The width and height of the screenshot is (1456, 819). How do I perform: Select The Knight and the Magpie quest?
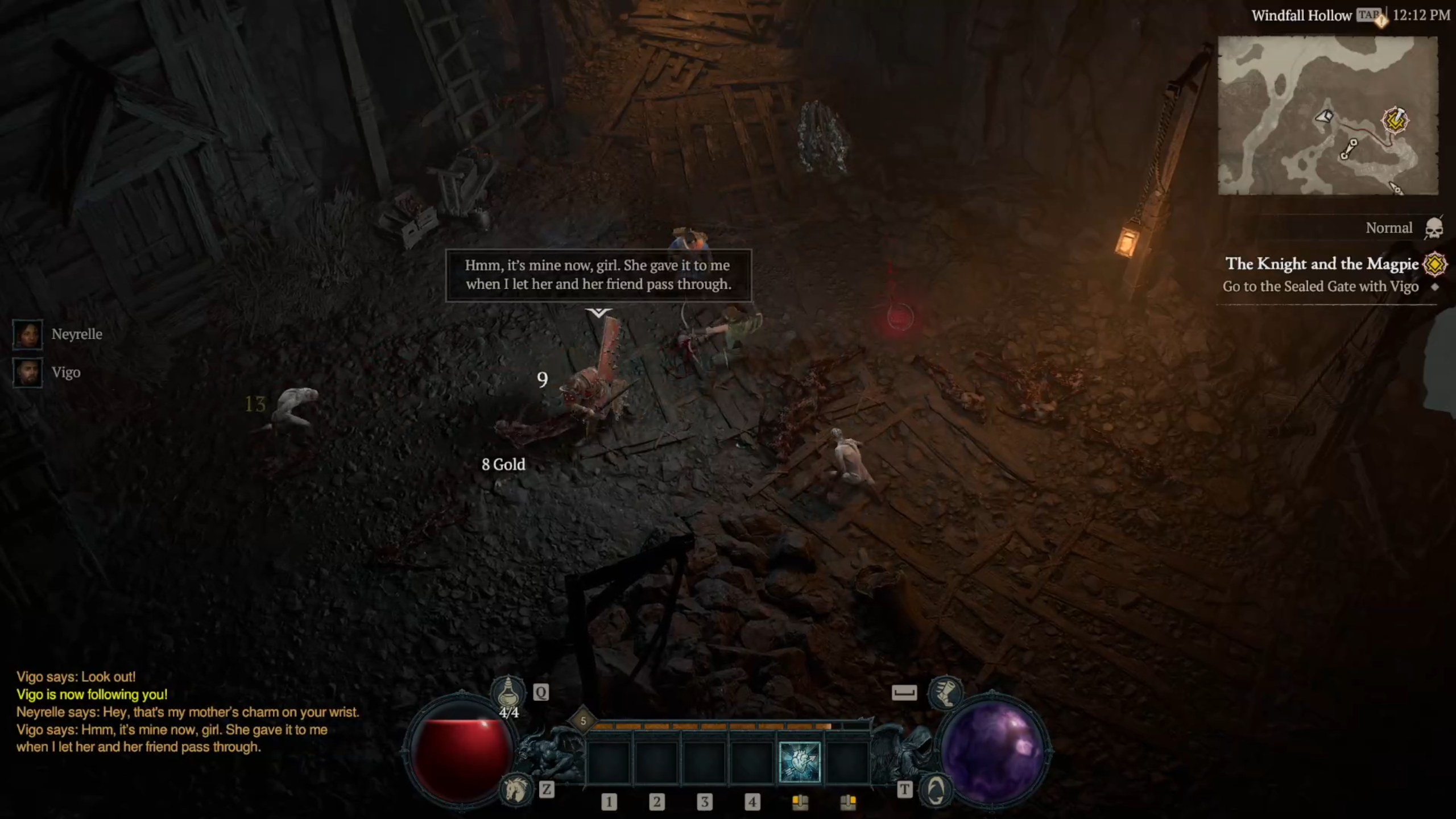pyautogui.click(x=1321, y=264)
